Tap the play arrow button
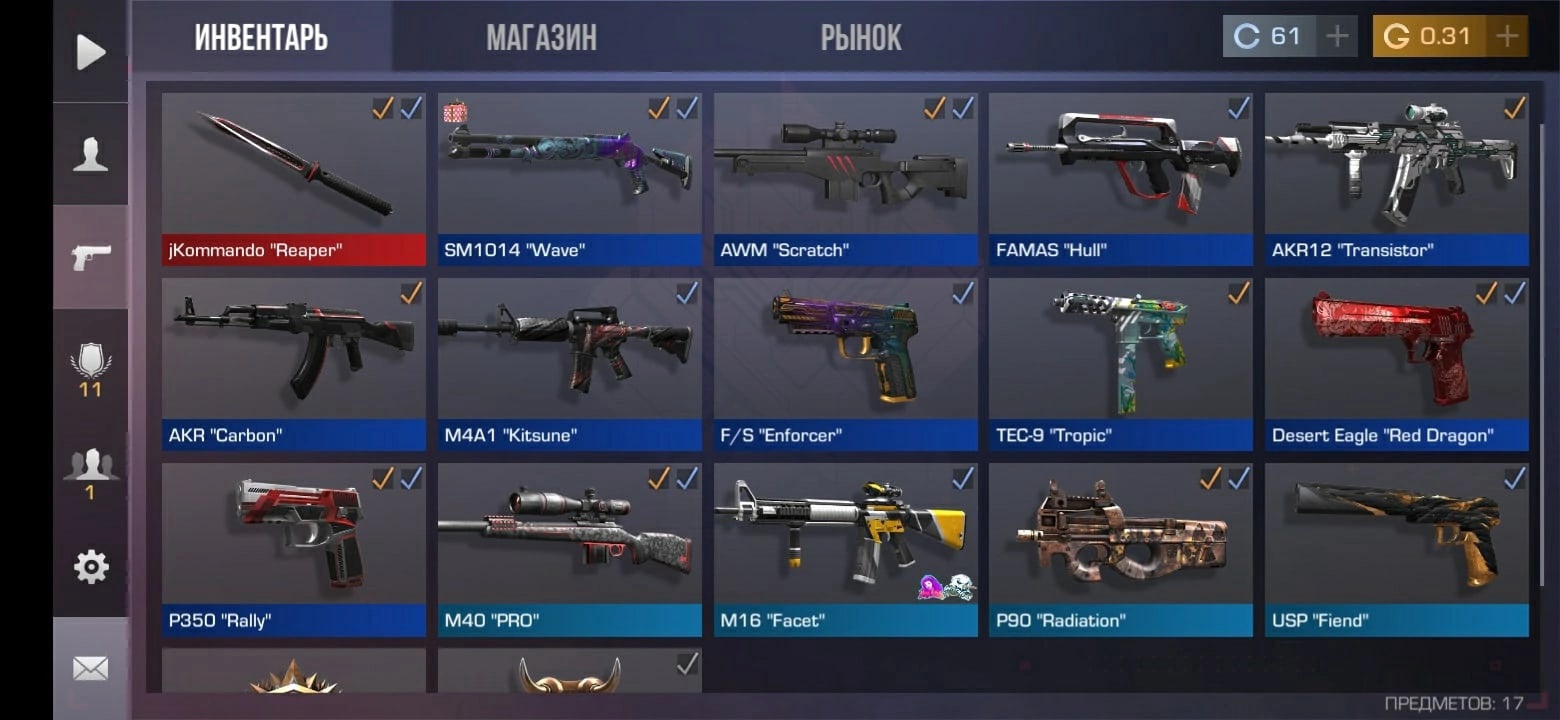 tap(90, 52)
